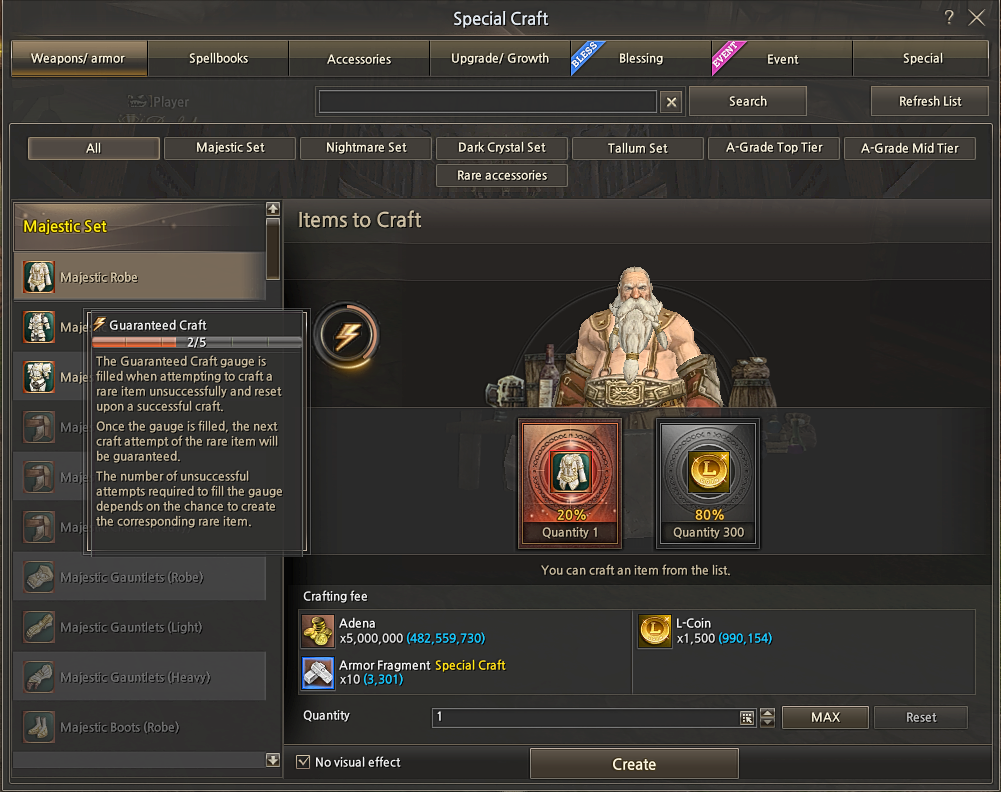Refresh the craft list
The image size is (1001, 792).
coord(930,101)
